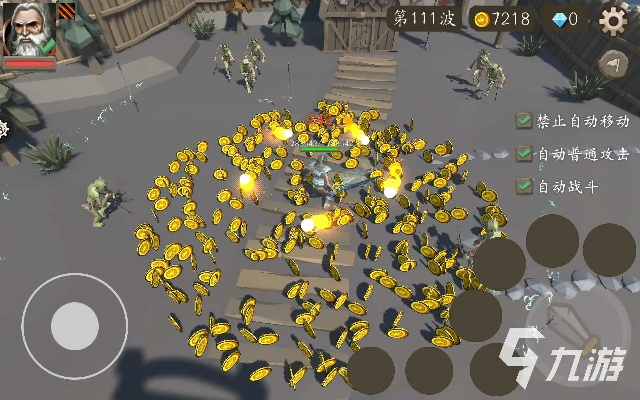Tap the white flag button

tap(611, 64)
